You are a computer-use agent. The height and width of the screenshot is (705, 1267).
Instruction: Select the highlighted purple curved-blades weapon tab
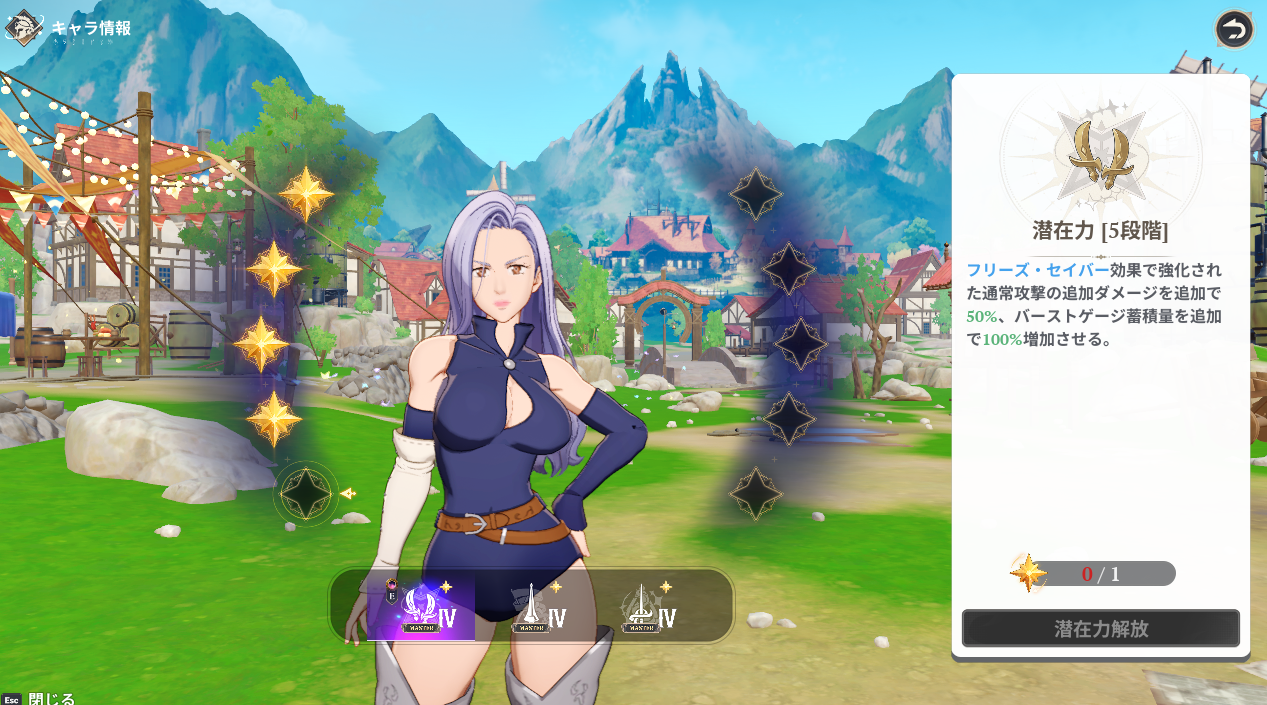[x=422, y=606]
